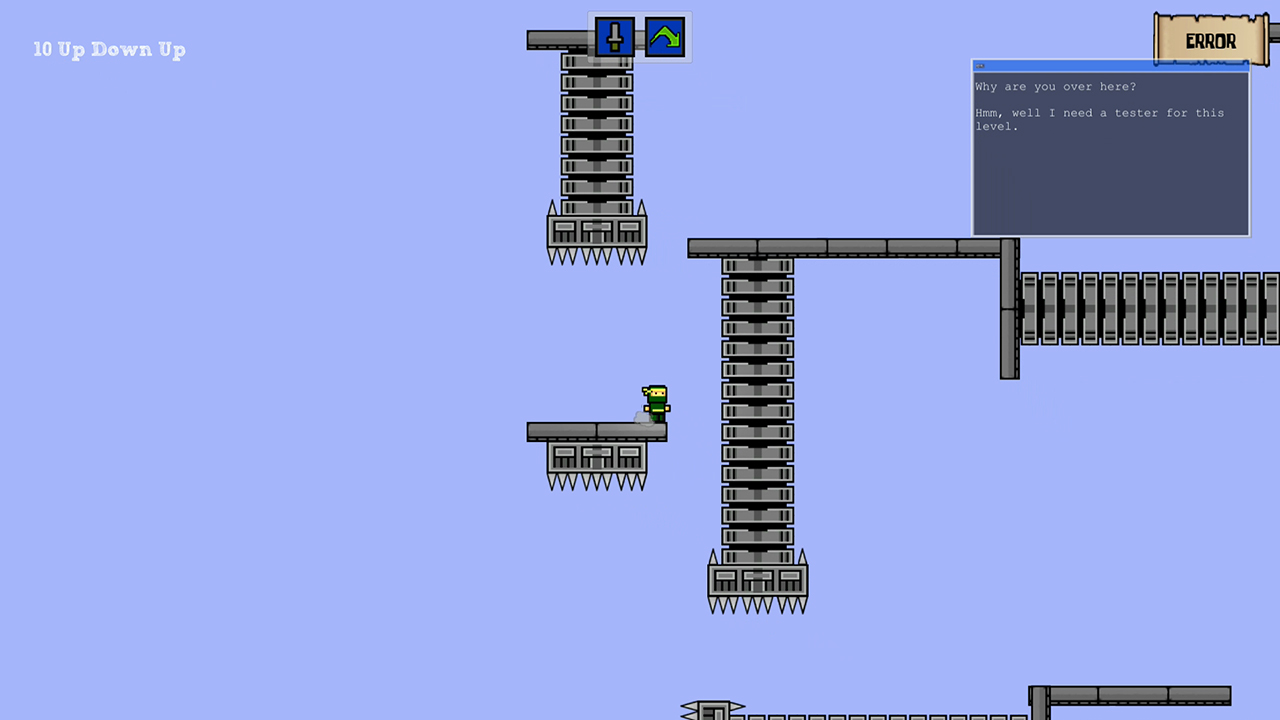Click the blue dialogue header strip

pyautogui.click(x=1110, y=66)
